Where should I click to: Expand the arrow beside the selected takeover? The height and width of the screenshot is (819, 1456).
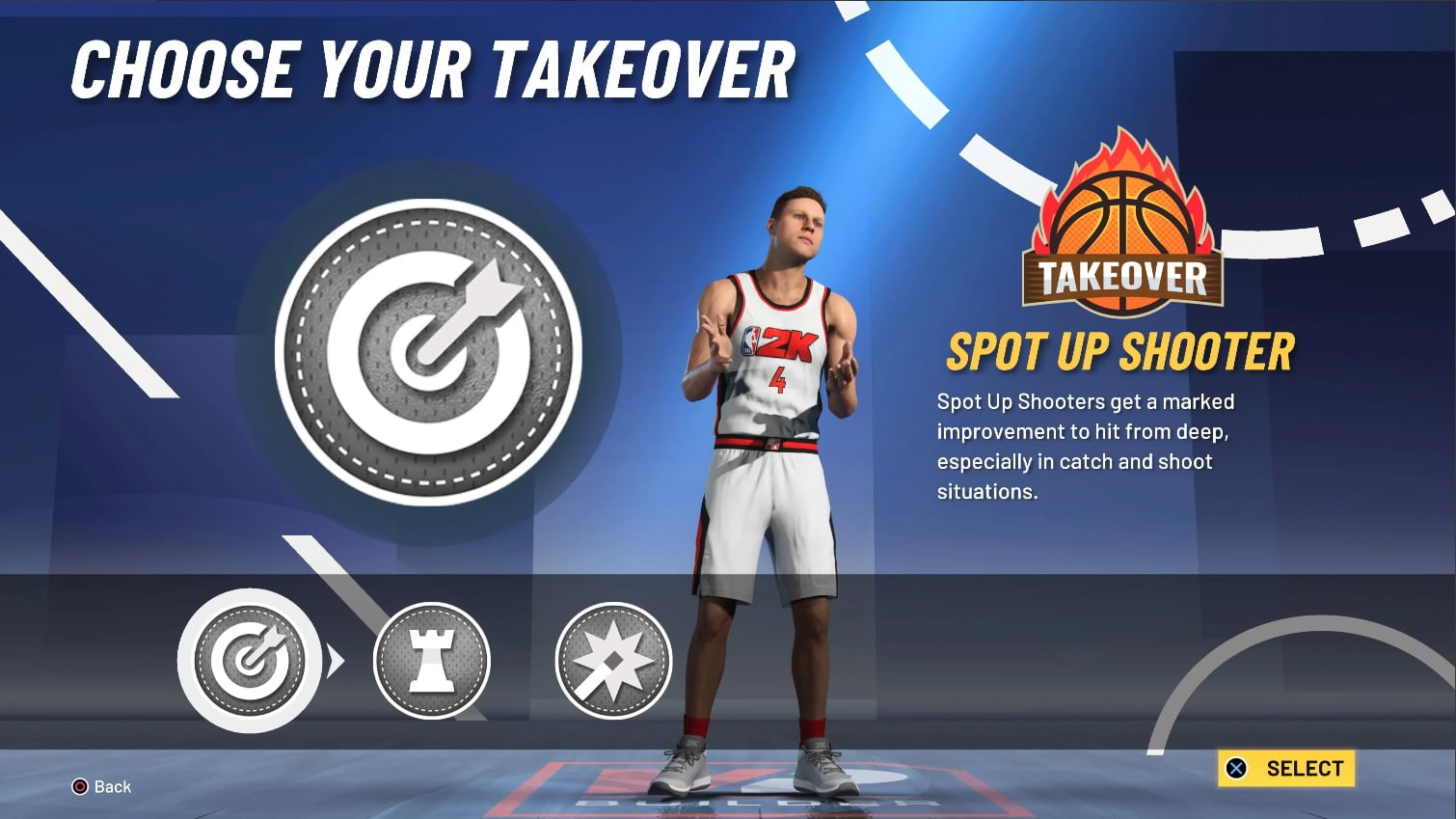pyautogui.click(x=336, y=662)
